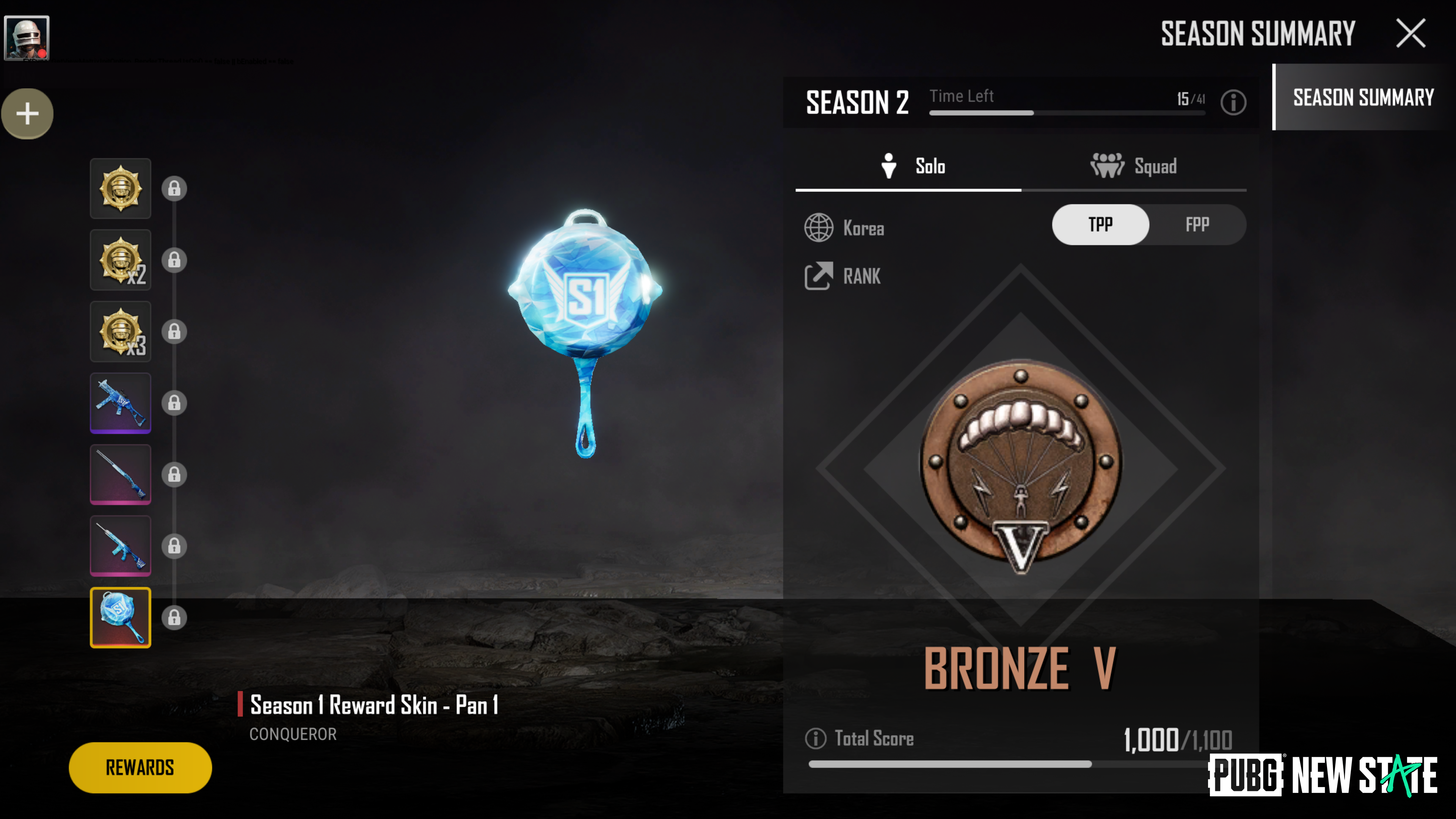Select the single gold medal reward

point(121,188)
